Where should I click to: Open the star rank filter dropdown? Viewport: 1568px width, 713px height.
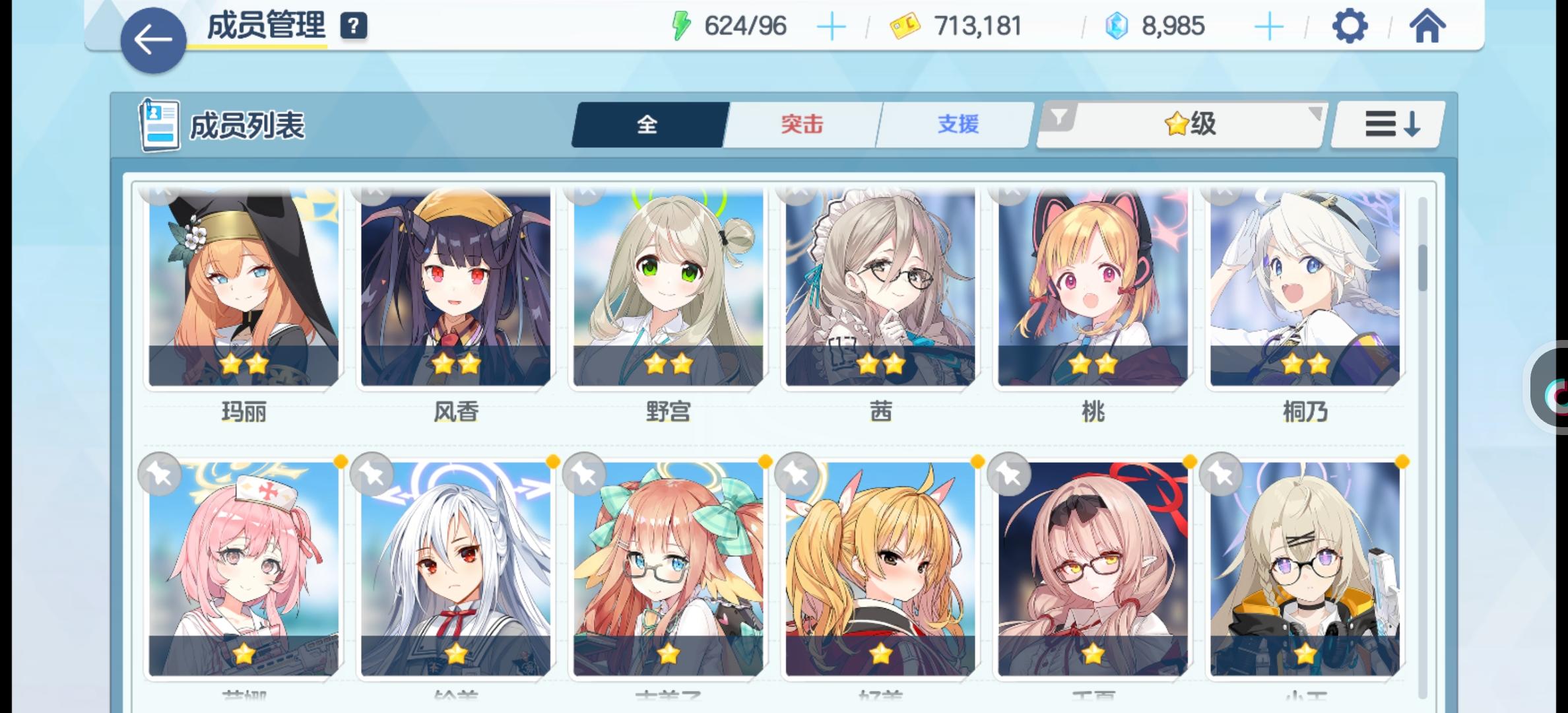click(x=1181, y=124)
